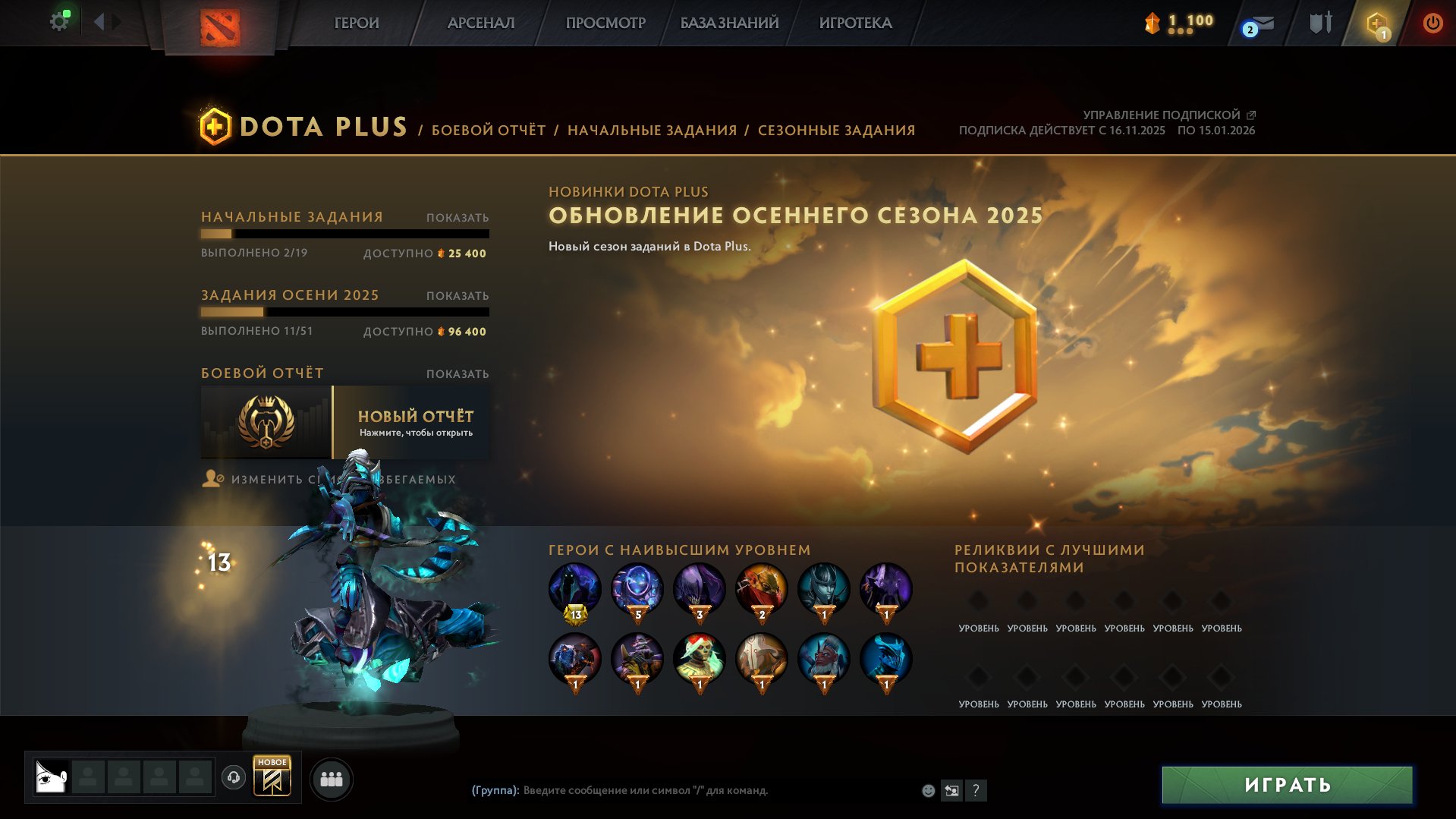Toggle the party voice chat headset icon
The image size is (1456, 819).
click(234, 778)
